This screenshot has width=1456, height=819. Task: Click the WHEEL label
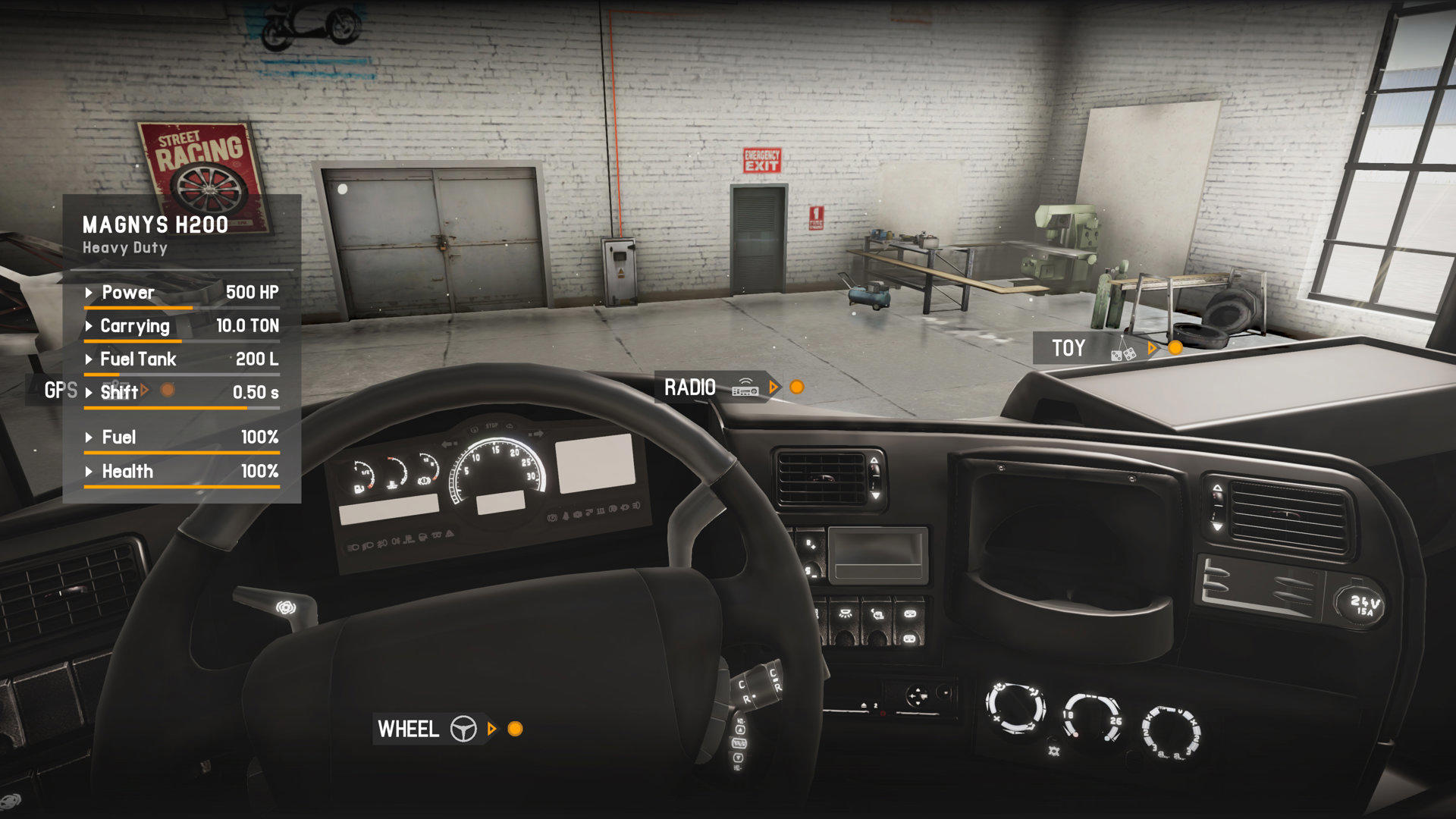pyautogui.click(x=407, y=730)
